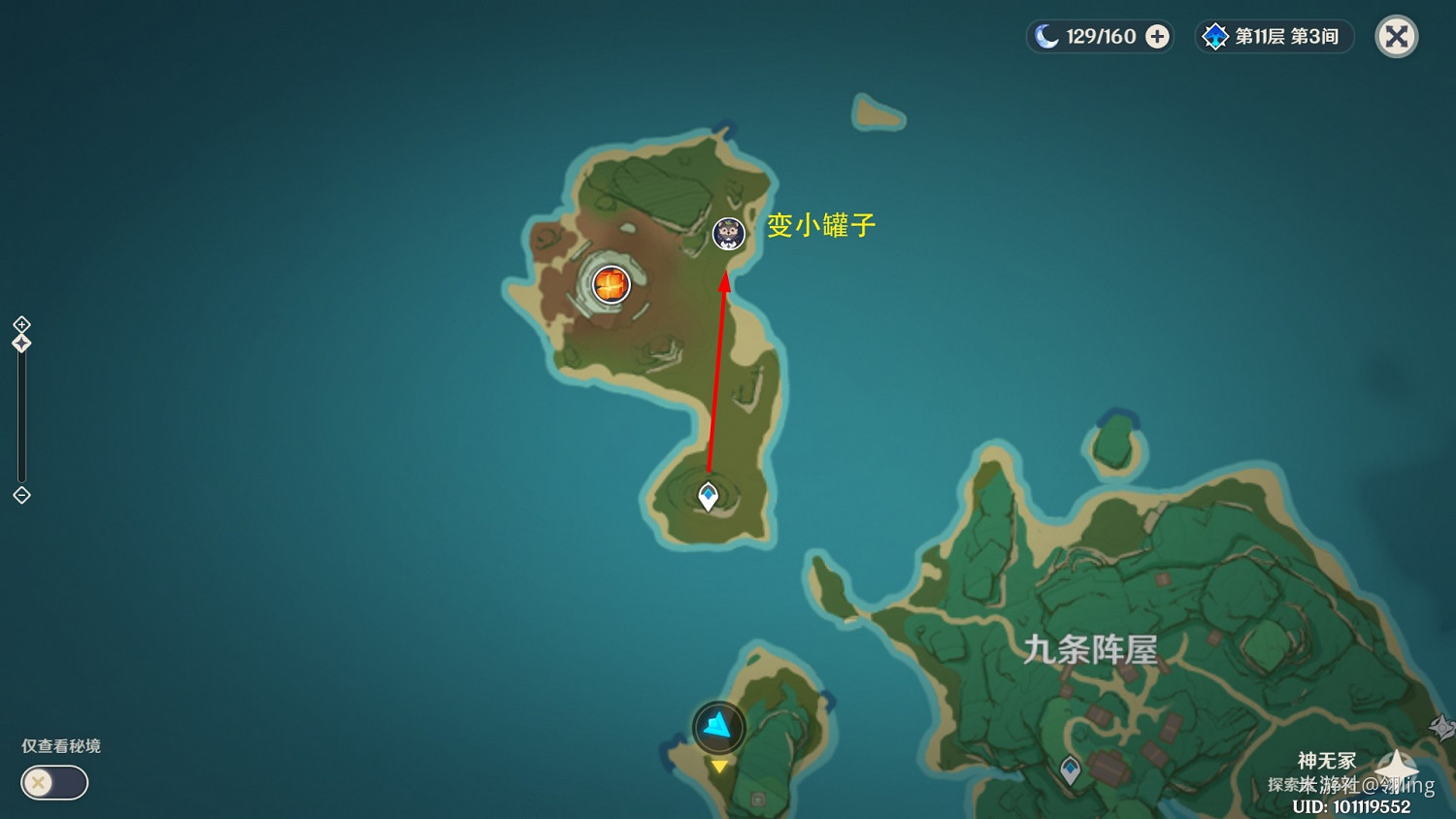1456x819 pixels.
Task: Click the 变小罐子 custom pin marker
Action: point(728,234)
